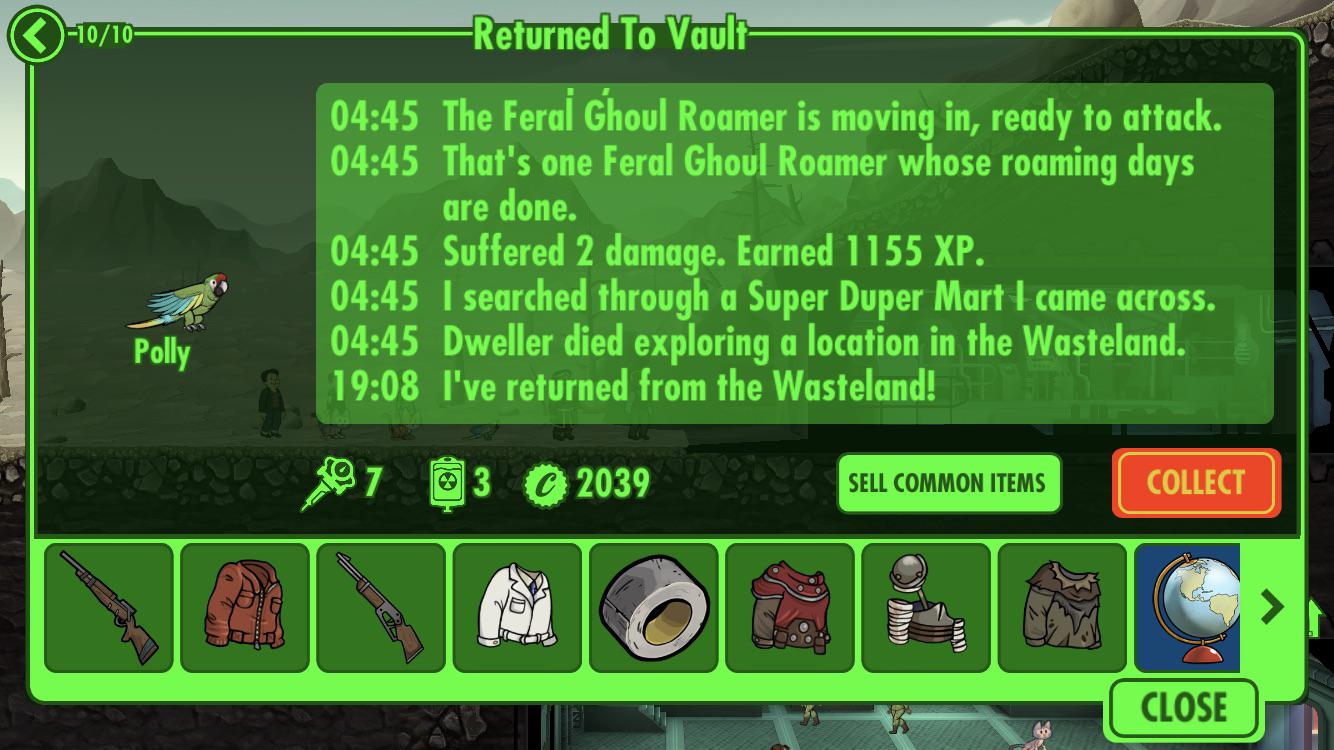The width and height of the screenshot is (1334, 750).
Task: Click SELL COMMON ITEMS
Action: 948,483
